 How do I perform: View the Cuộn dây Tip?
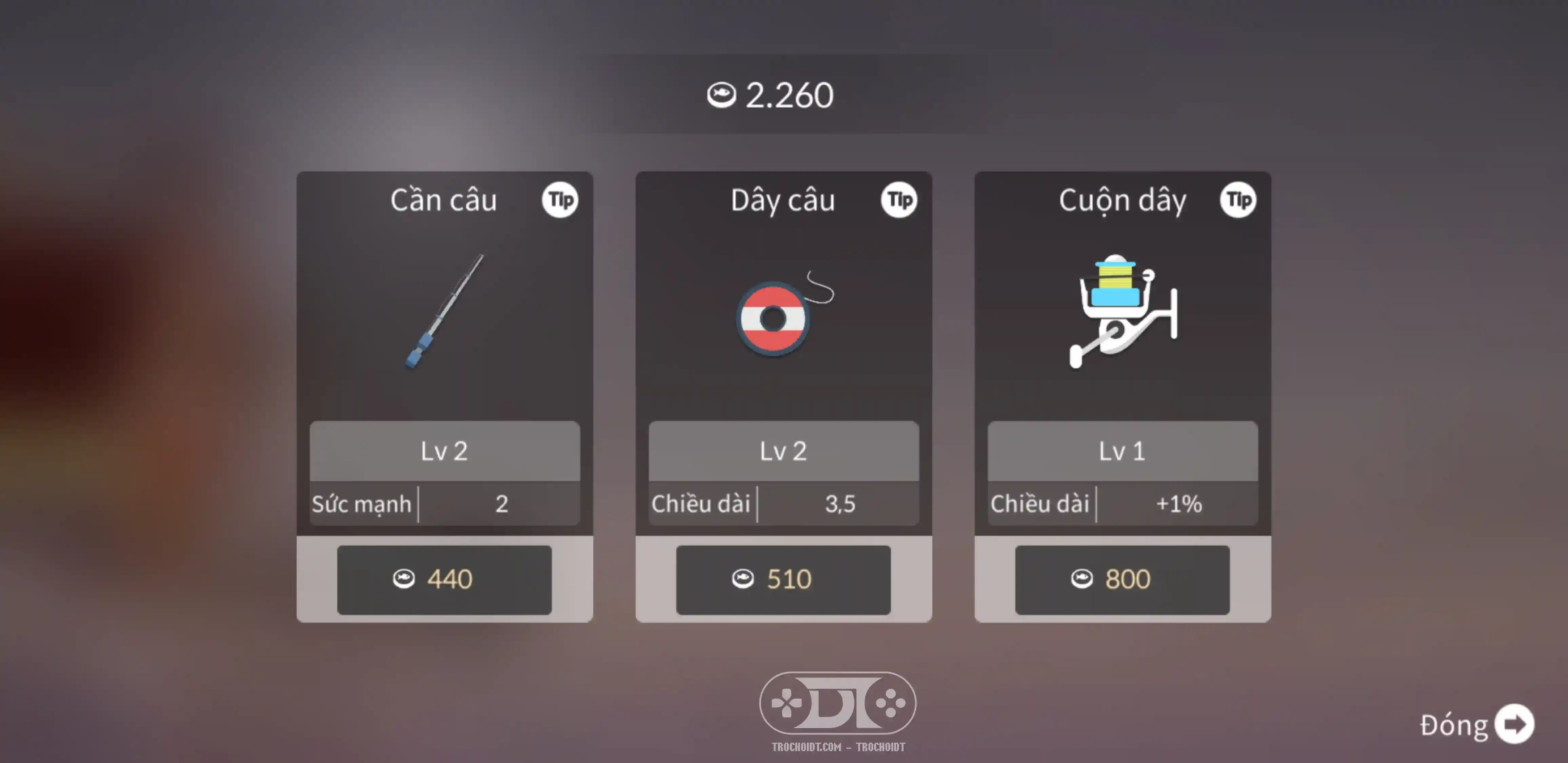[1238, 200]
